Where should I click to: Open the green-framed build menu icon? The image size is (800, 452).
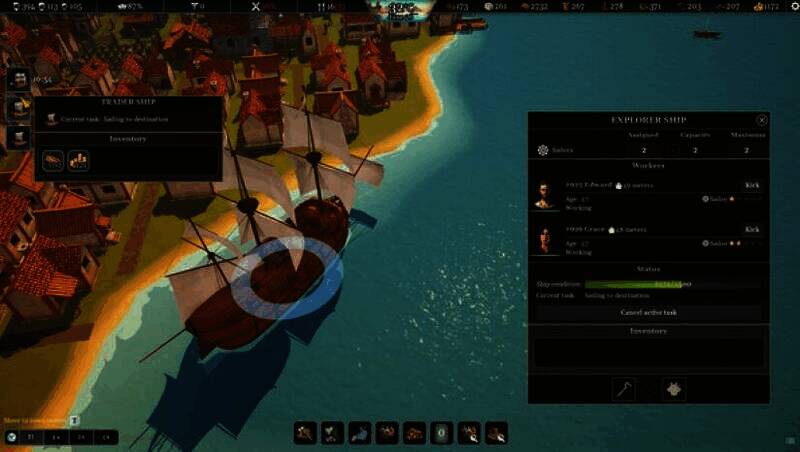[x=441, y=433]
